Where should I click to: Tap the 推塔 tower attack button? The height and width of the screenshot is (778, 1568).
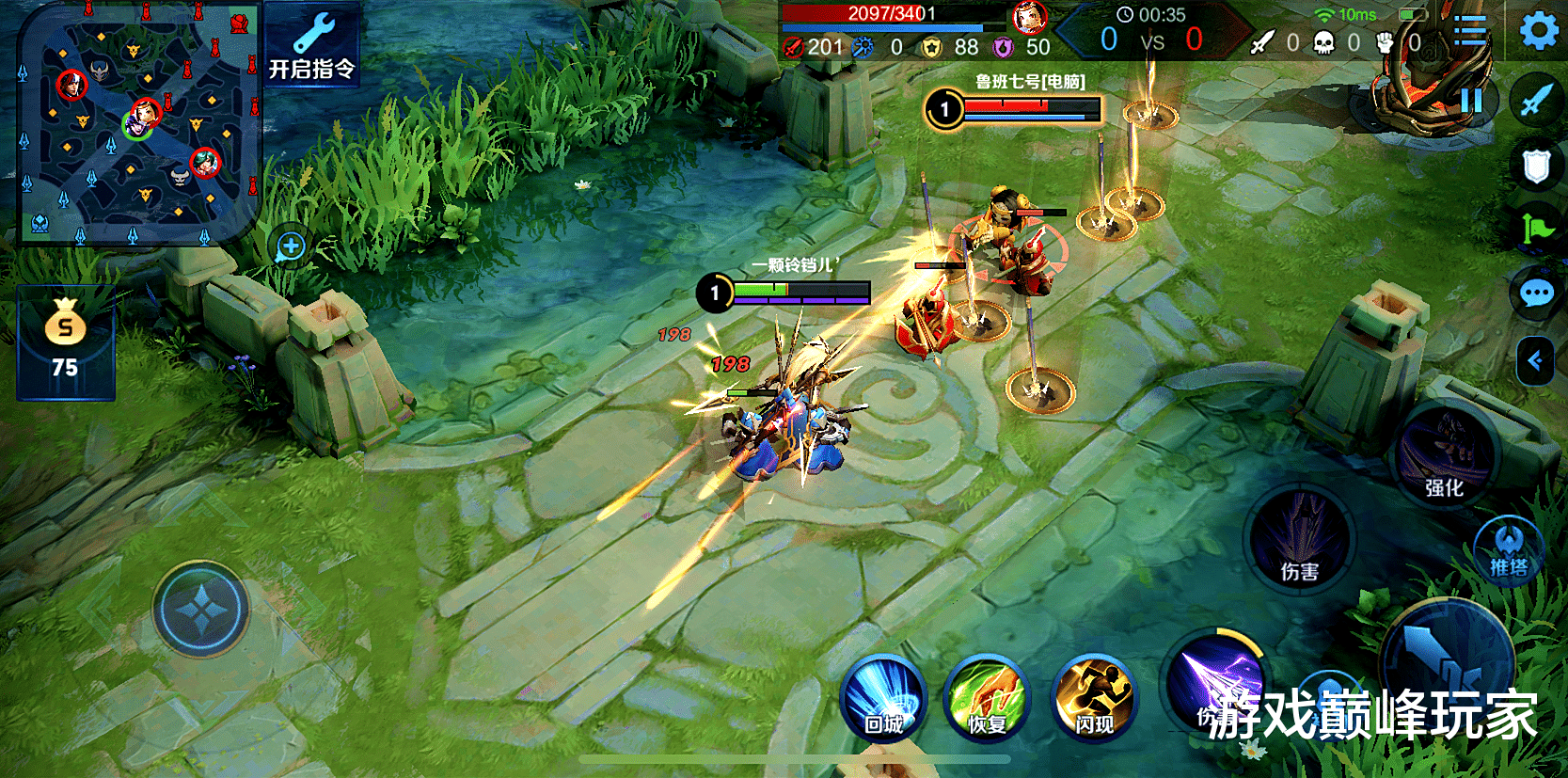coord(1509,550)
